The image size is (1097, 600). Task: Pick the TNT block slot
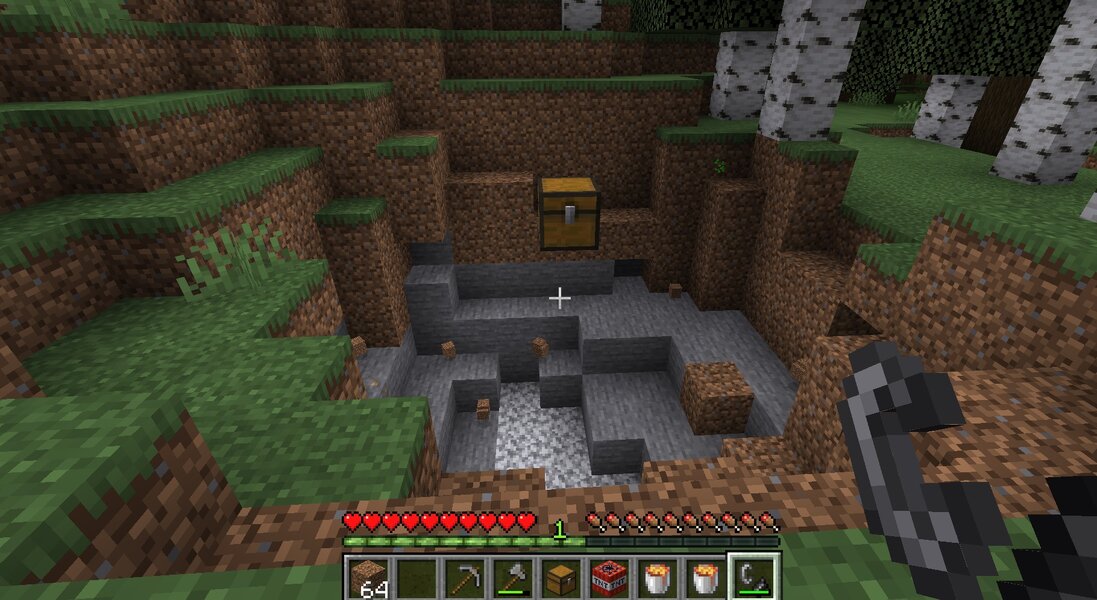[609, 578]
